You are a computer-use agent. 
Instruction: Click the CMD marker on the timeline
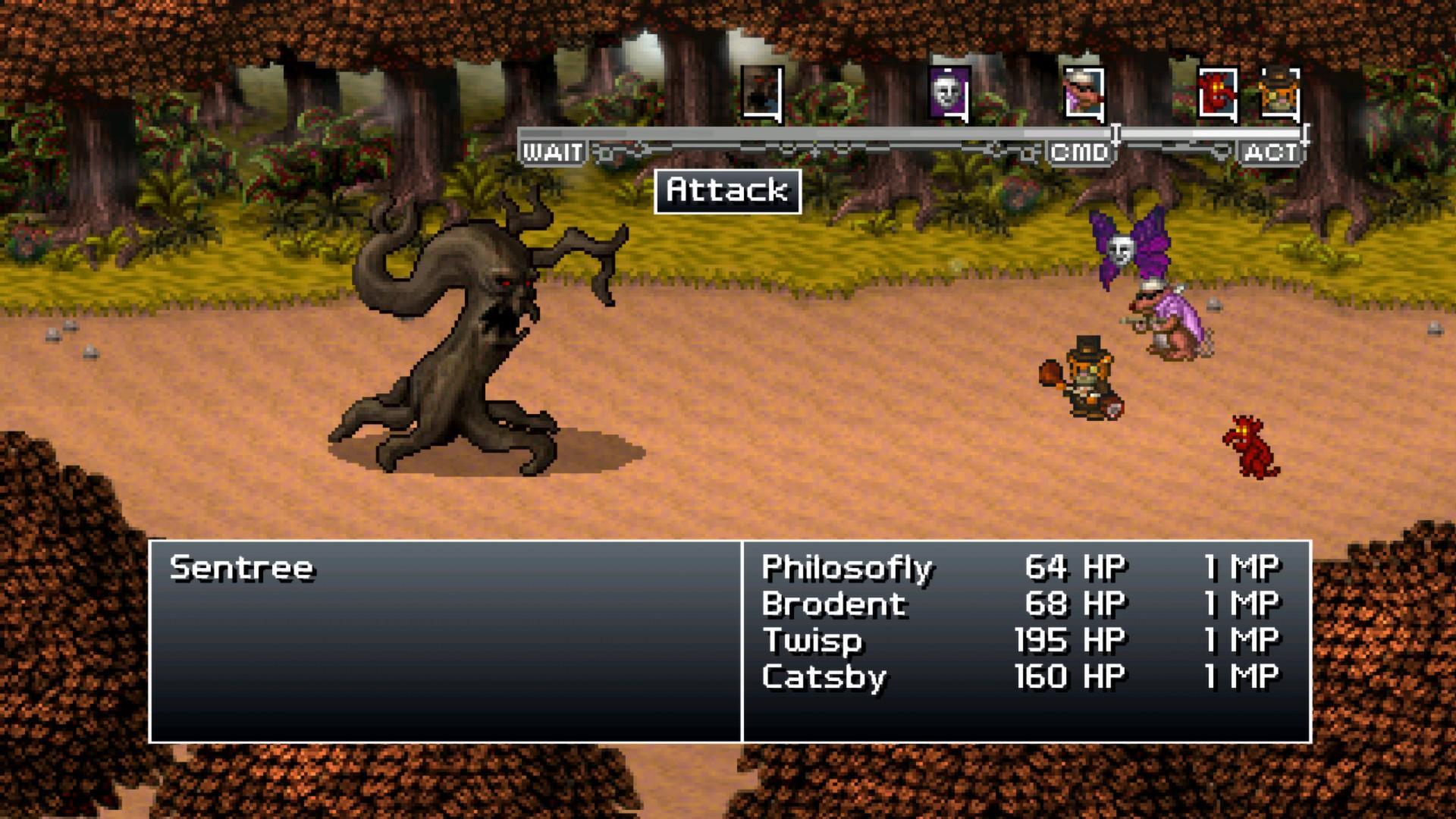[1080, 151]
